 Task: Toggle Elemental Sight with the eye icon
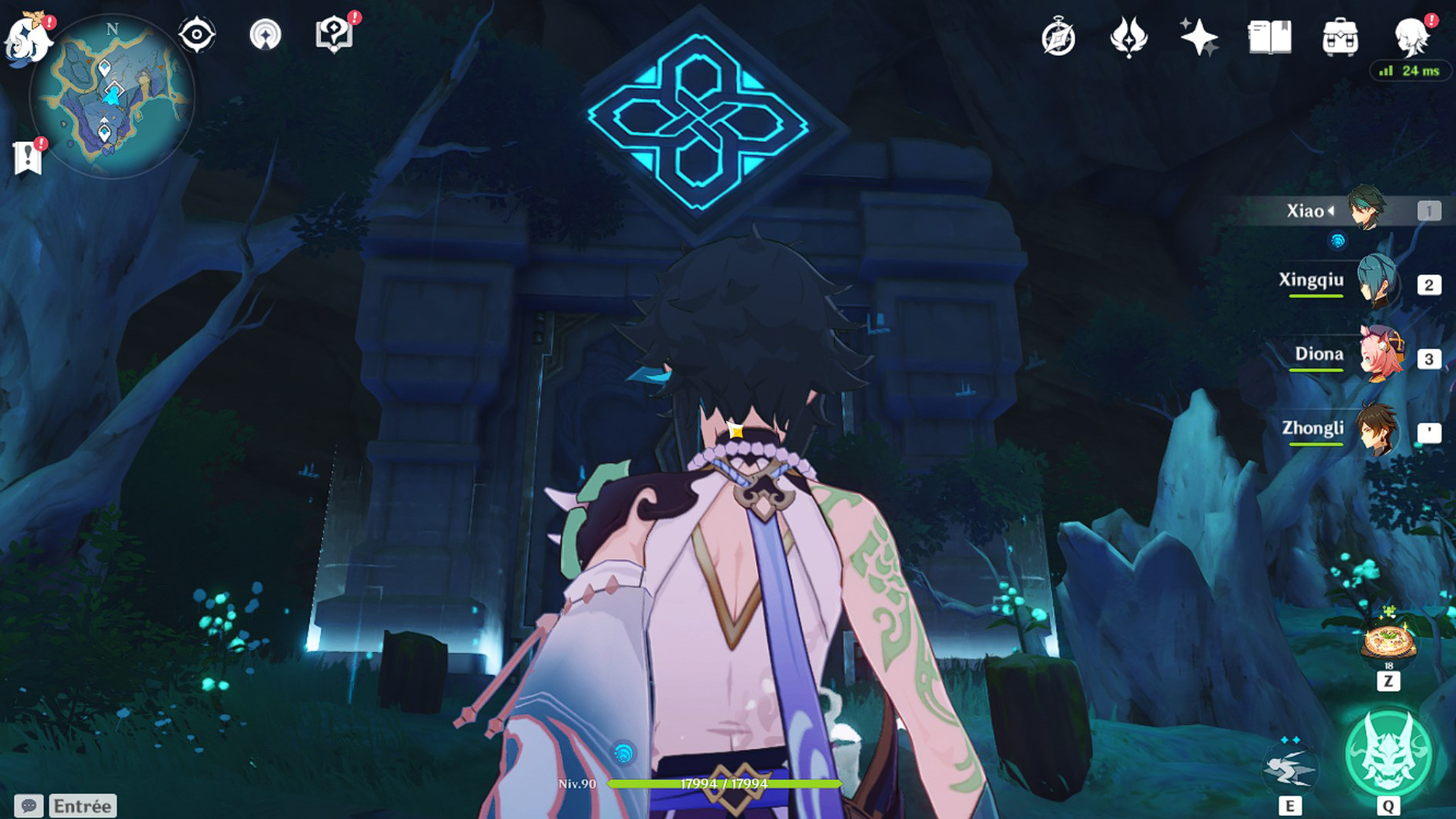point(197,34)
